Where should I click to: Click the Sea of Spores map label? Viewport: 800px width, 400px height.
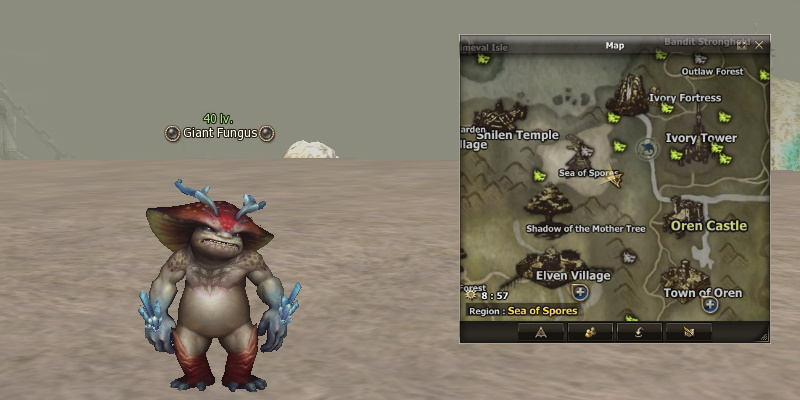point(586,173)
